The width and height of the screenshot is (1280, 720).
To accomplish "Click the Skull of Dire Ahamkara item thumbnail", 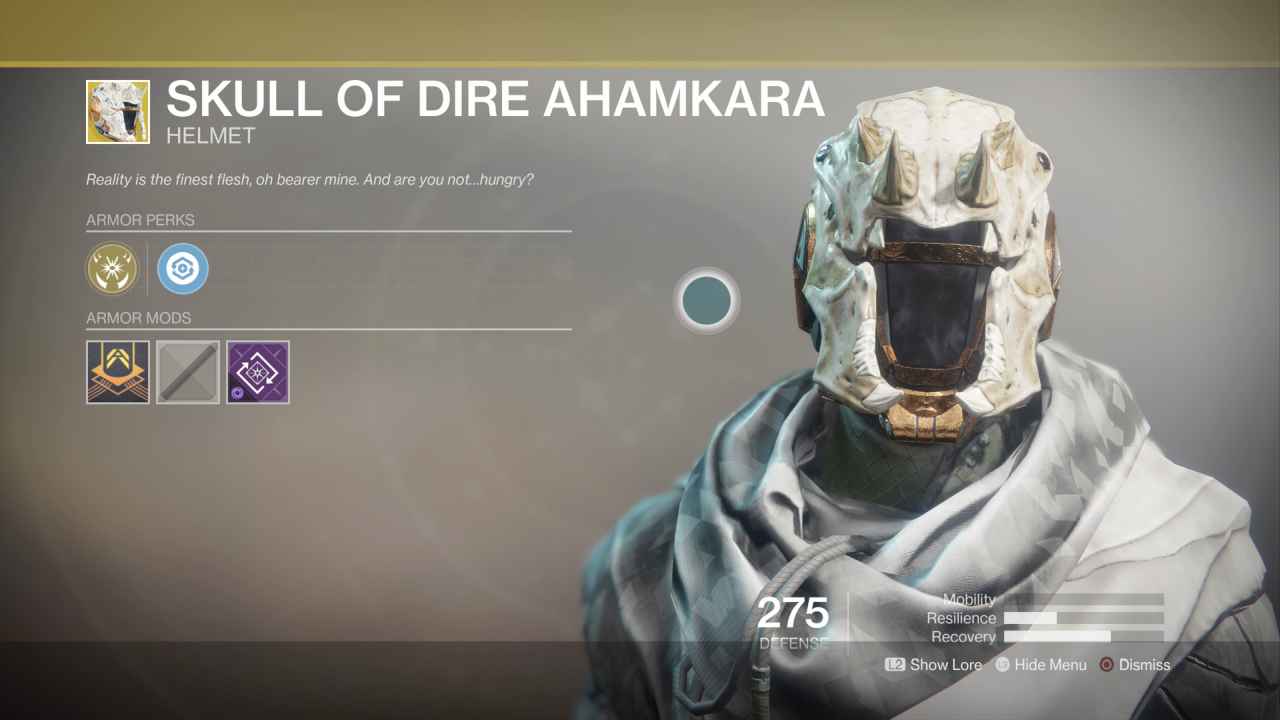I will [117, 110].
